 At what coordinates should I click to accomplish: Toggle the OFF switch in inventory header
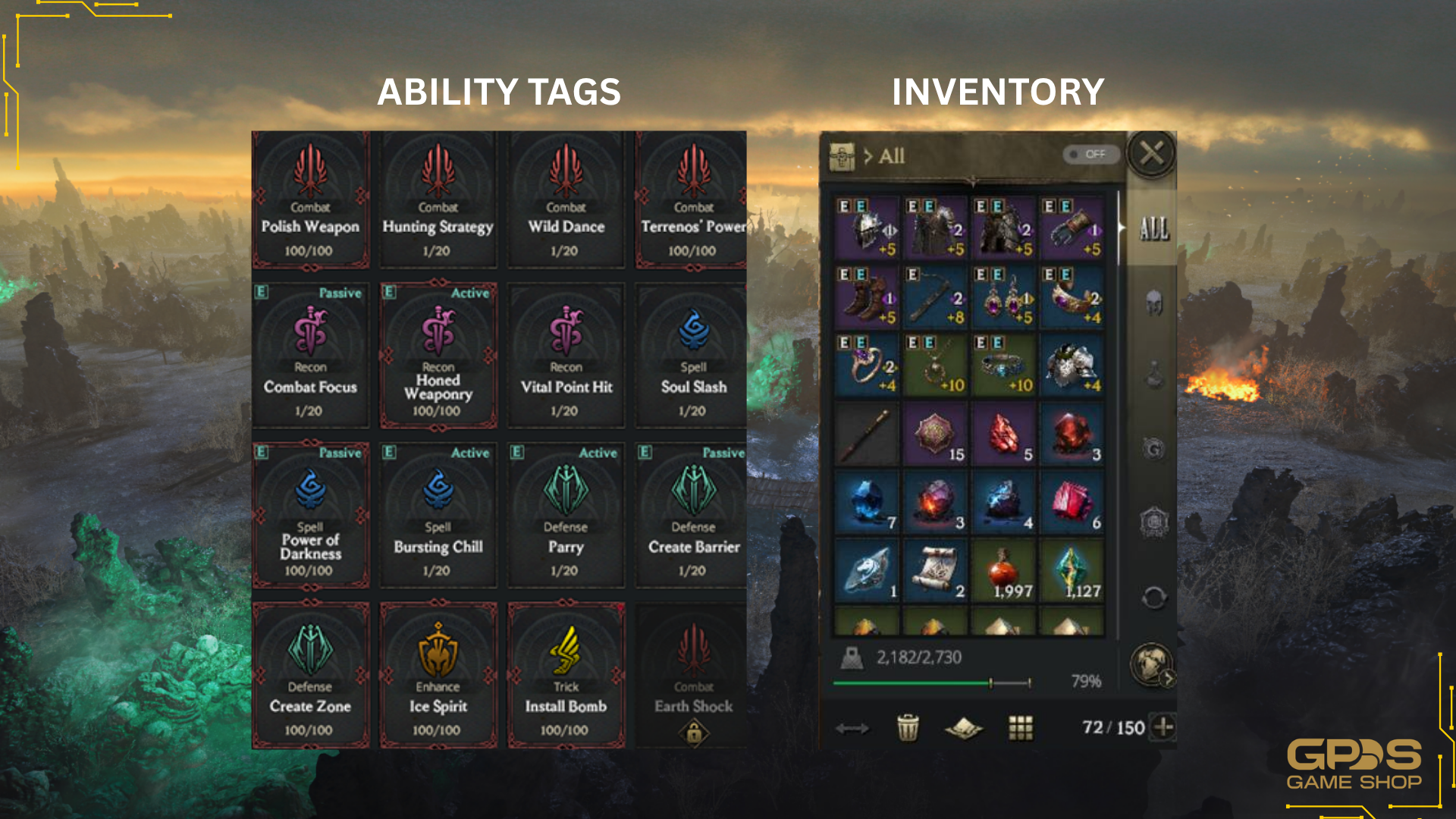click(1089, 155)
